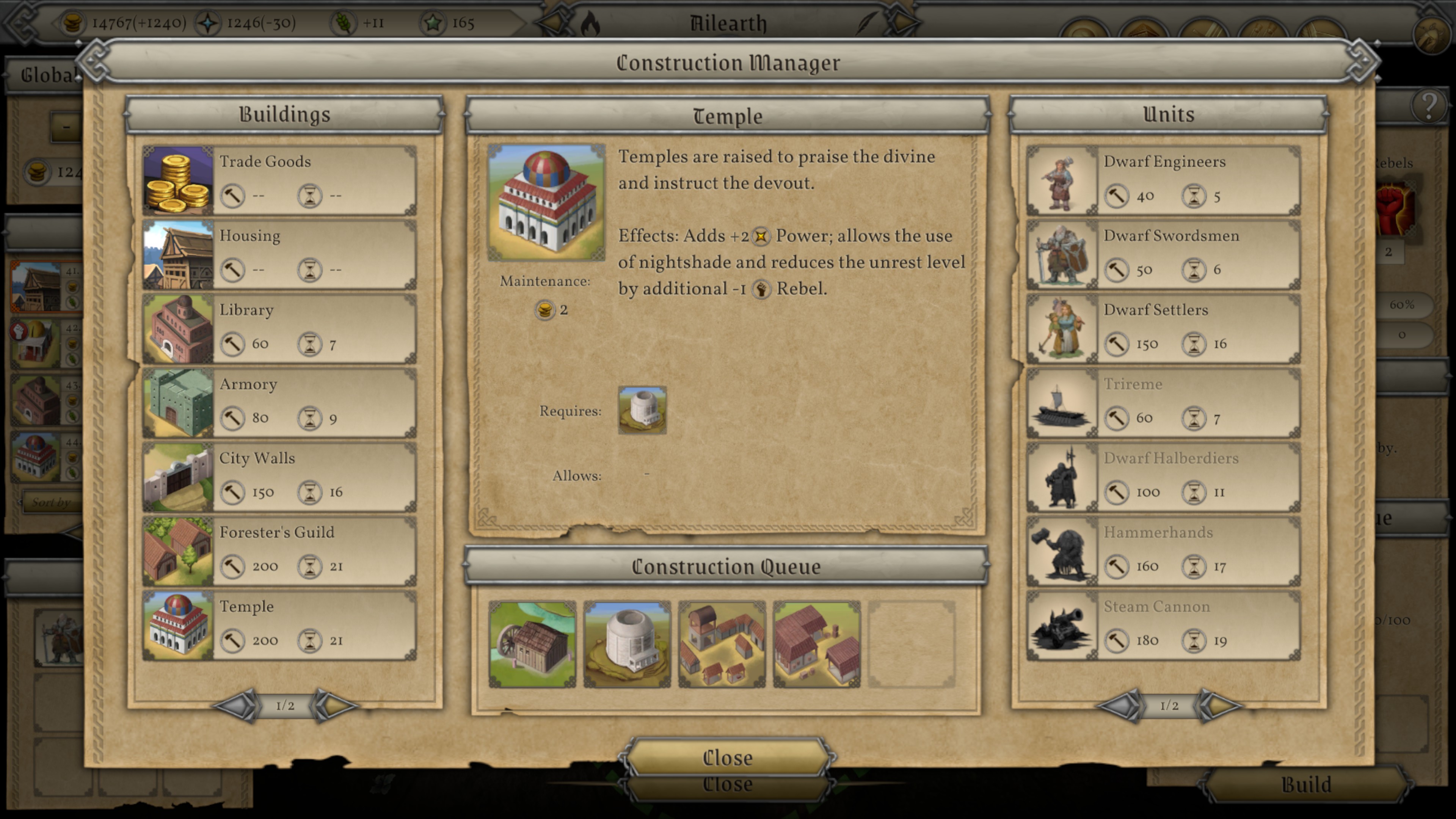Select City Walls for construction
The width and height of the screenshot is (1456, 819).
(280, 476)
